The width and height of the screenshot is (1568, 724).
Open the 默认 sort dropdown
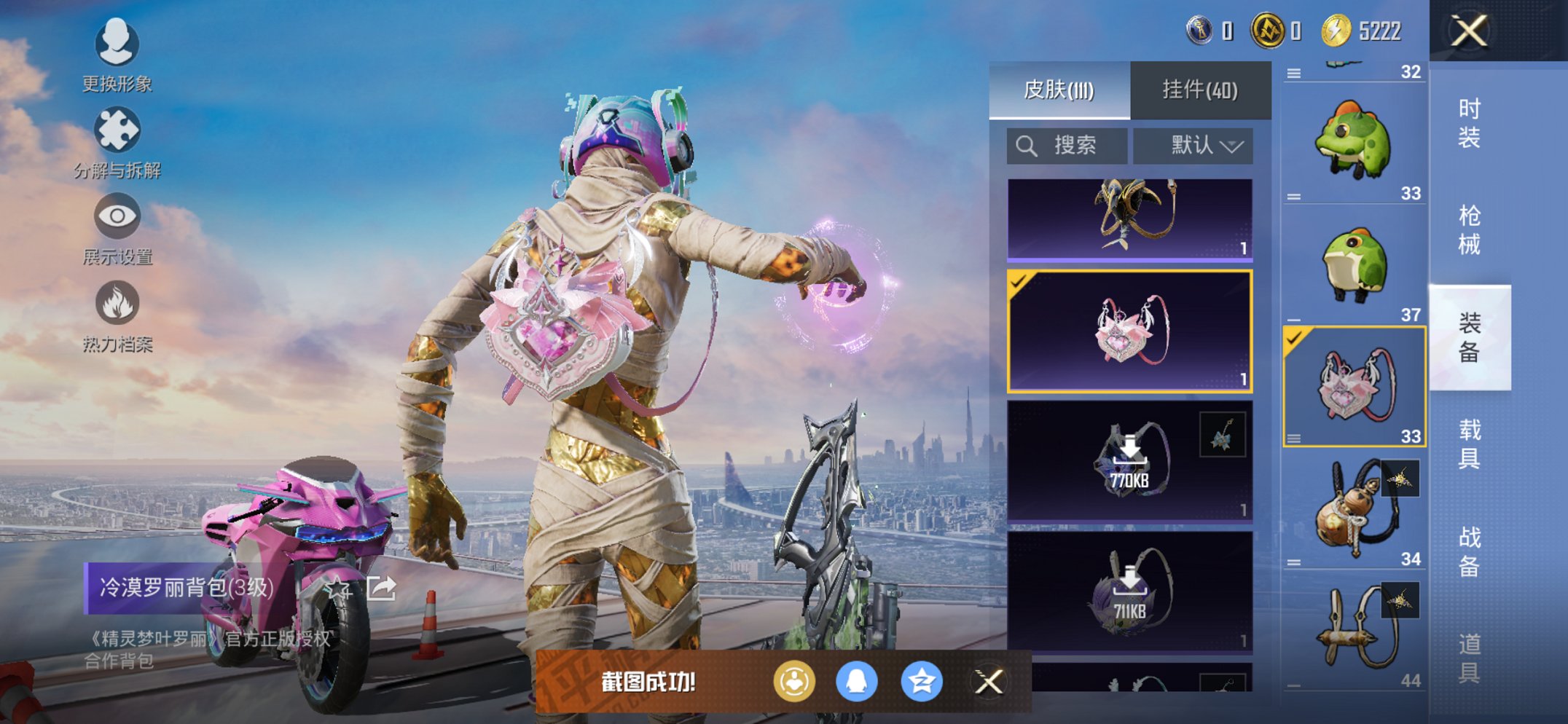click(x=1193, y=146)
